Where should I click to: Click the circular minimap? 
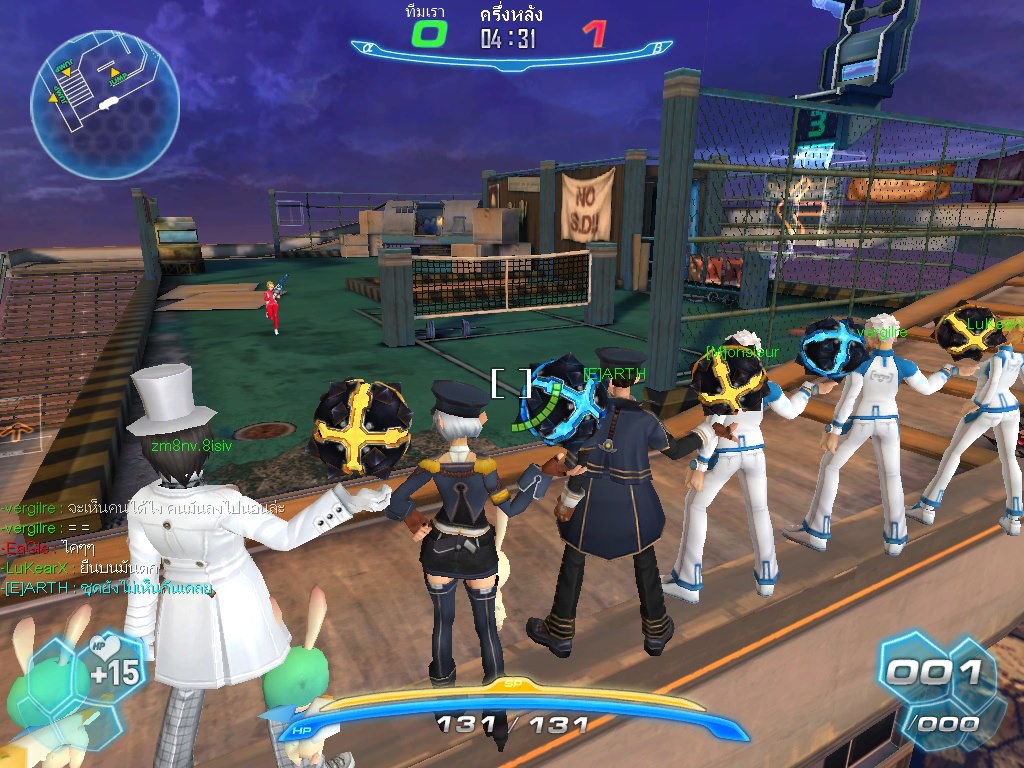tap(105, 91)
